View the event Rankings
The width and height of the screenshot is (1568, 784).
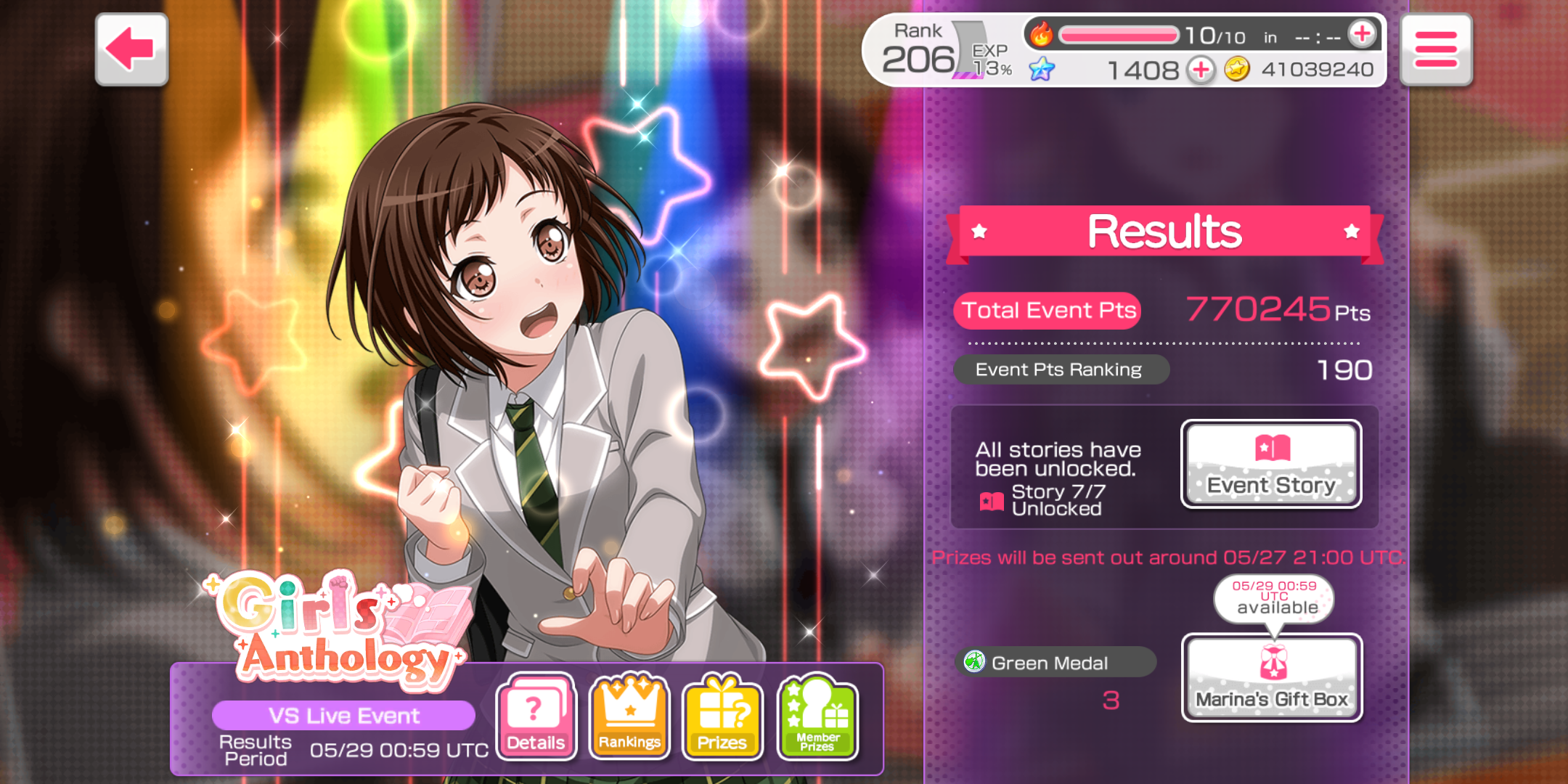pyautogui.click(x=629, y=716)
